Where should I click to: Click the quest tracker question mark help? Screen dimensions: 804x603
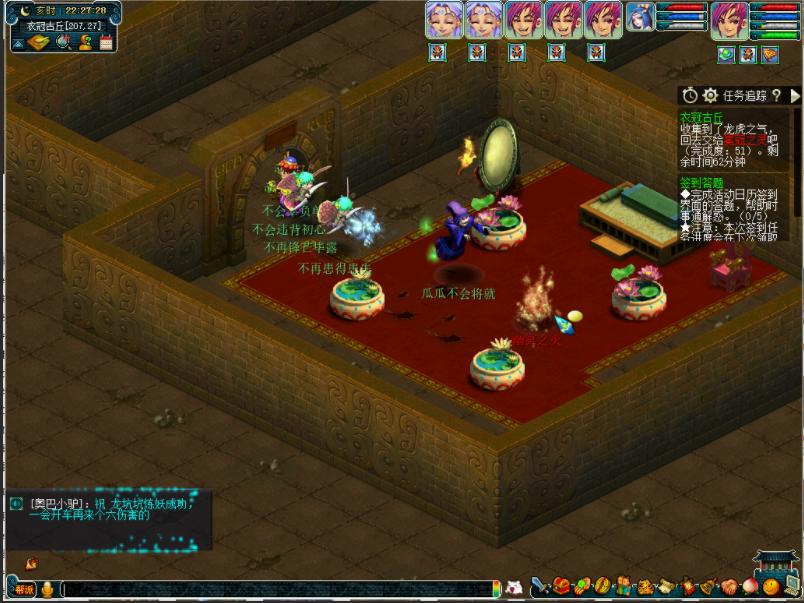776,95
